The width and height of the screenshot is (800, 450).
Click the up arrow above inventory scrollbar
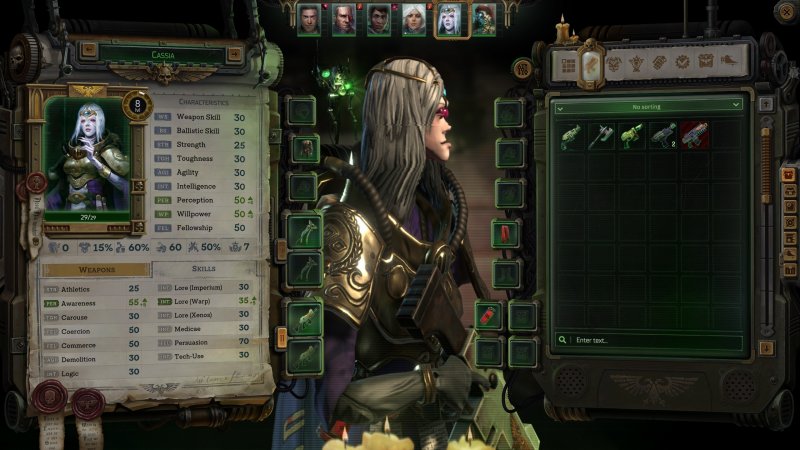[766, 104]
